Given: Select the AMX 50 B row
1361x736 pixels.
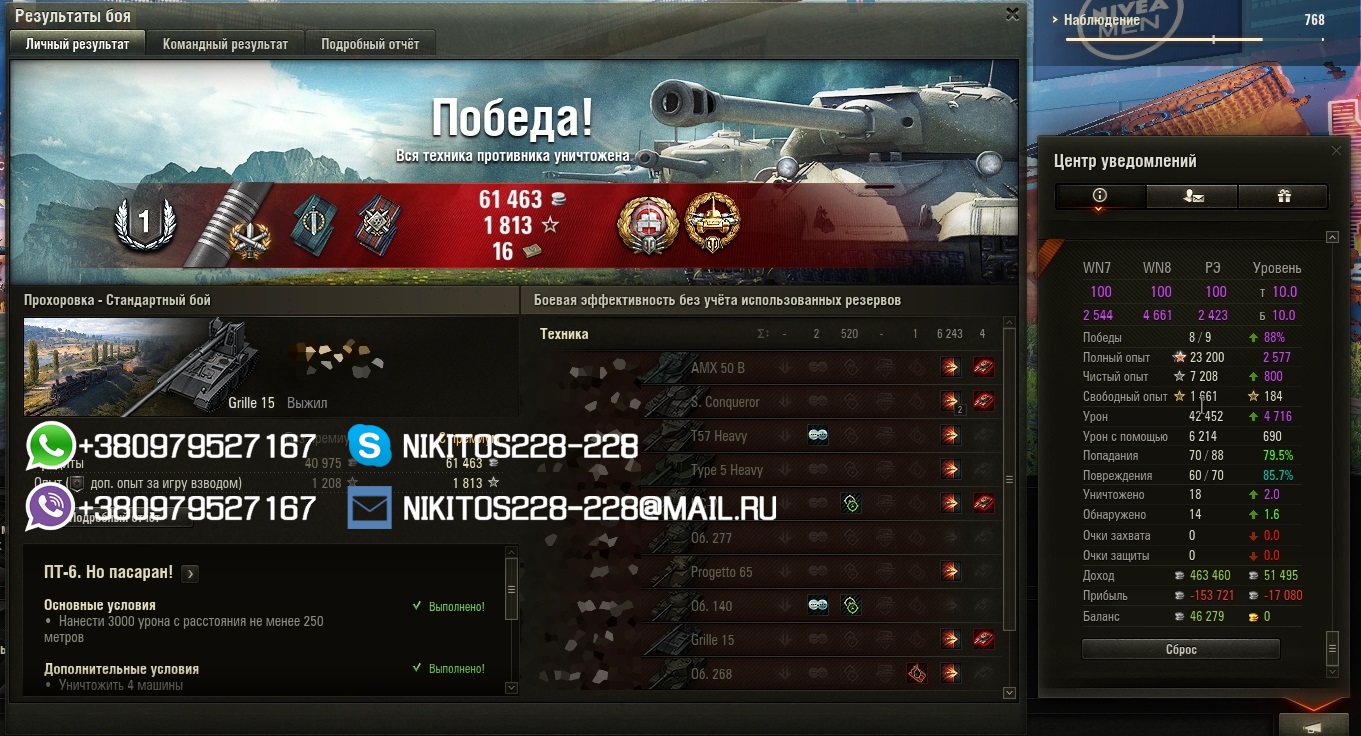Looking at the screenshot, I should [760, 368].
